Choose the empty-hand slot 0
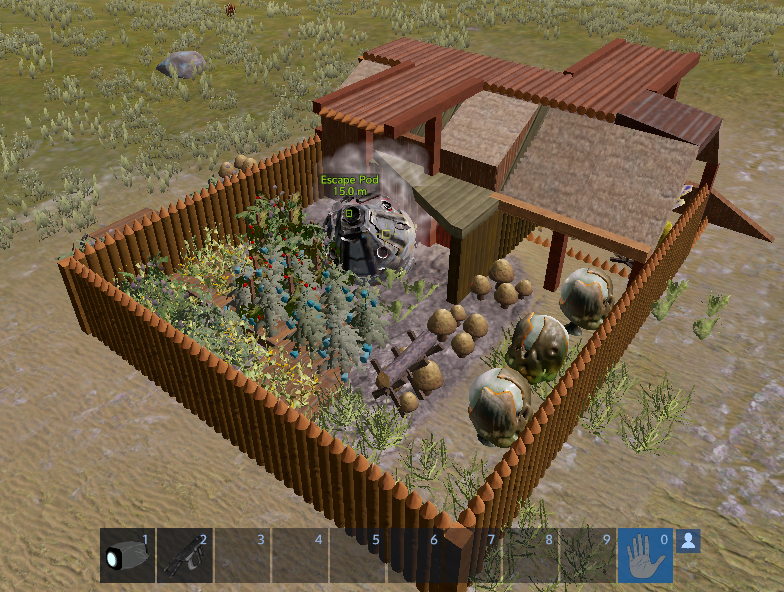 pyautogui.click(x=645, y=556)
